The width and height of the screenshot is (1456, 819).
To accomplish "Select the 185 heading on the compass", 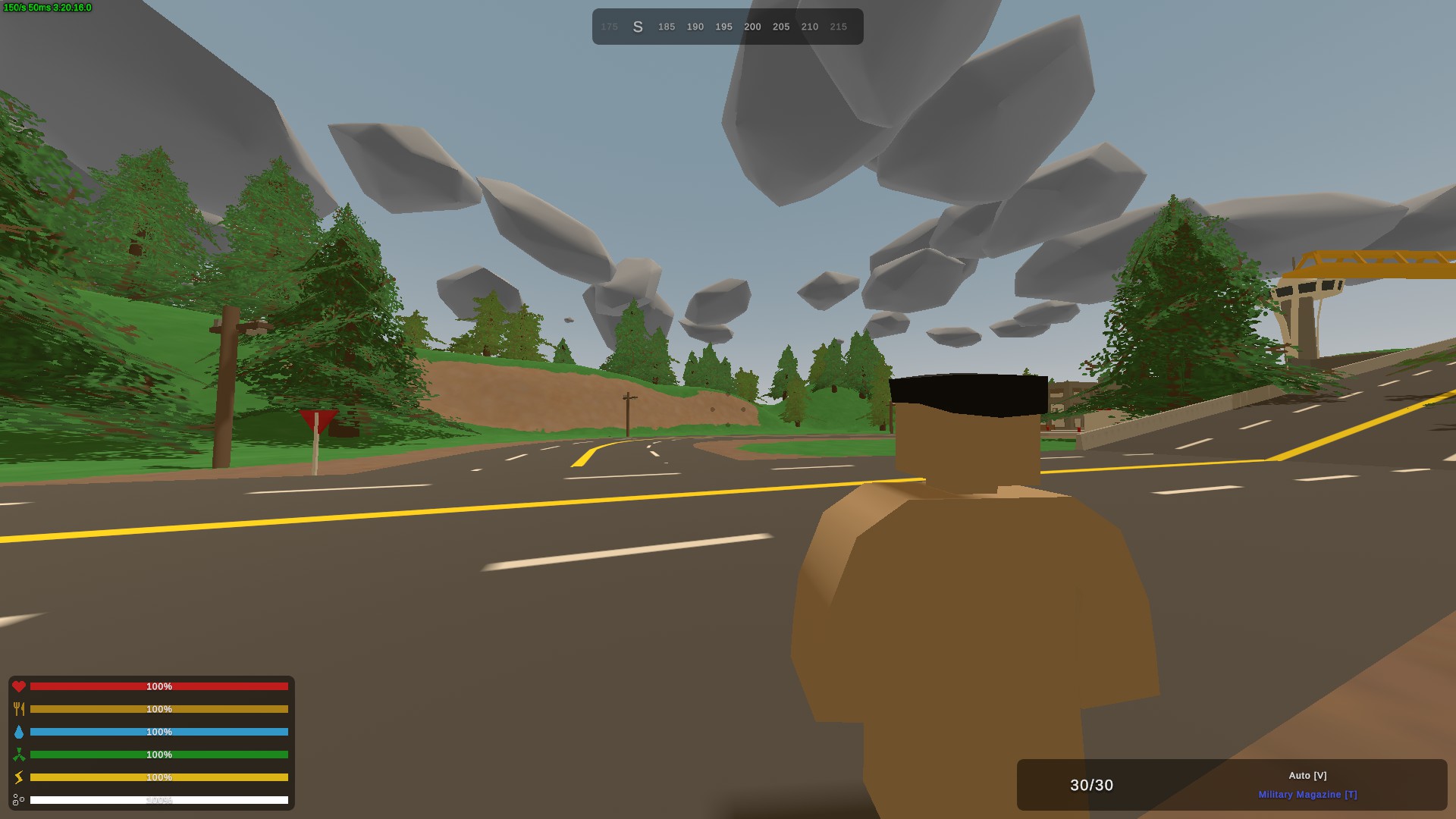I will [x=666, y=27].
